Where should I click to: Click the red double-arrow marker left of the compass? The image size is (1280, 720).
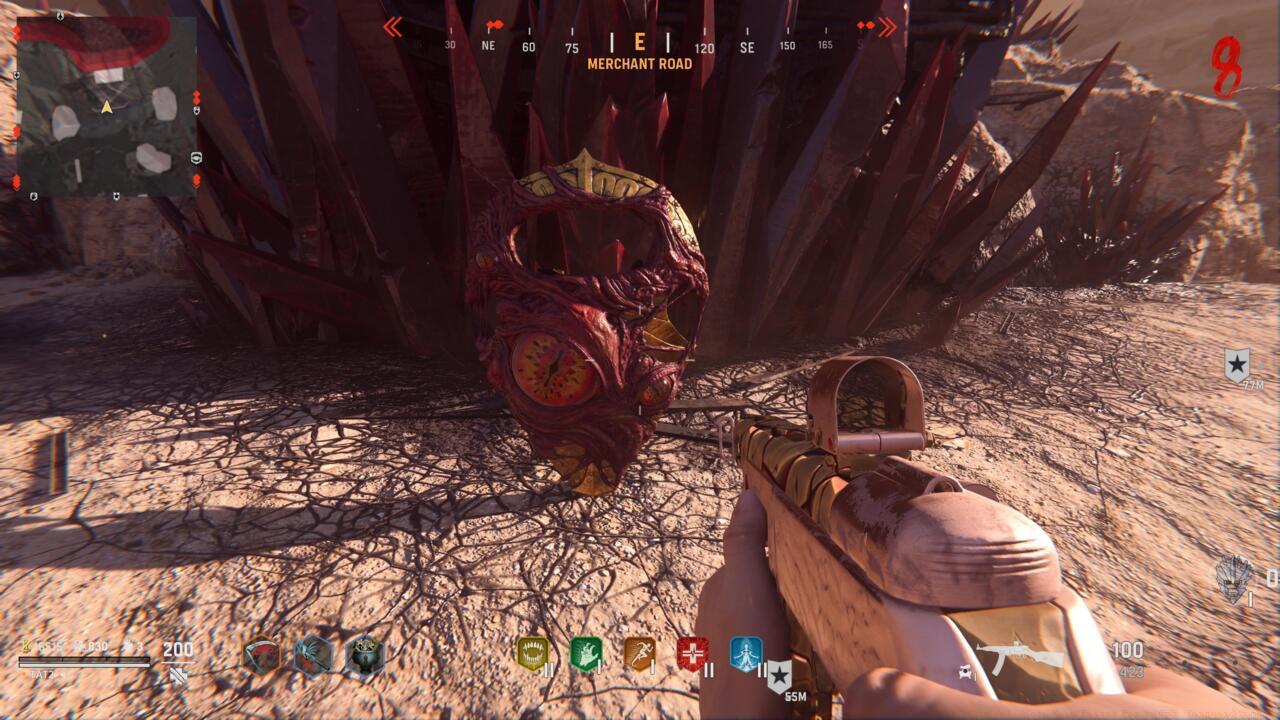pos(489,24)
